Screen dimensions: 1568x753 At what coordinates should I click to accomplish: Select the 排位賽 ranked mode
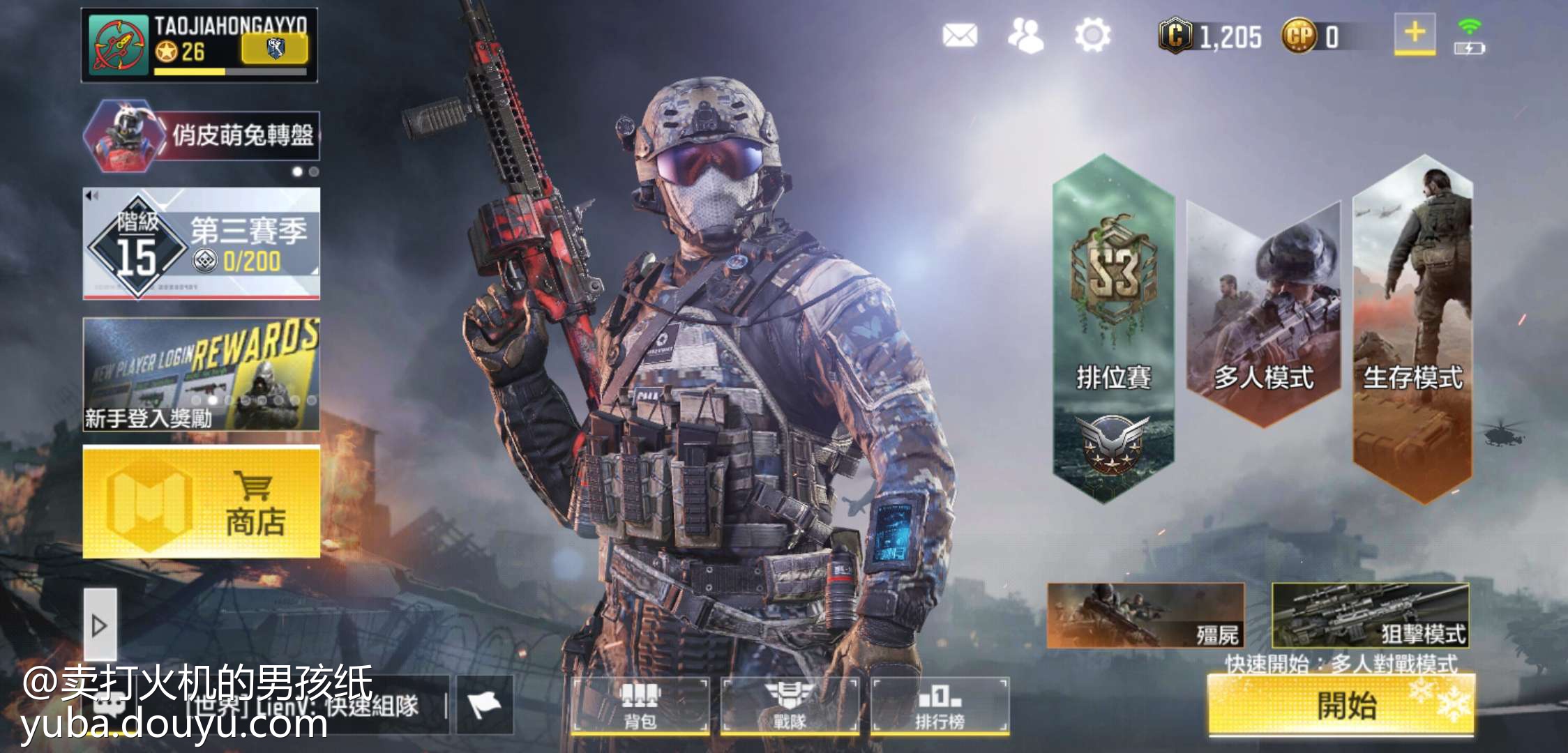[x=1113, y=328]
